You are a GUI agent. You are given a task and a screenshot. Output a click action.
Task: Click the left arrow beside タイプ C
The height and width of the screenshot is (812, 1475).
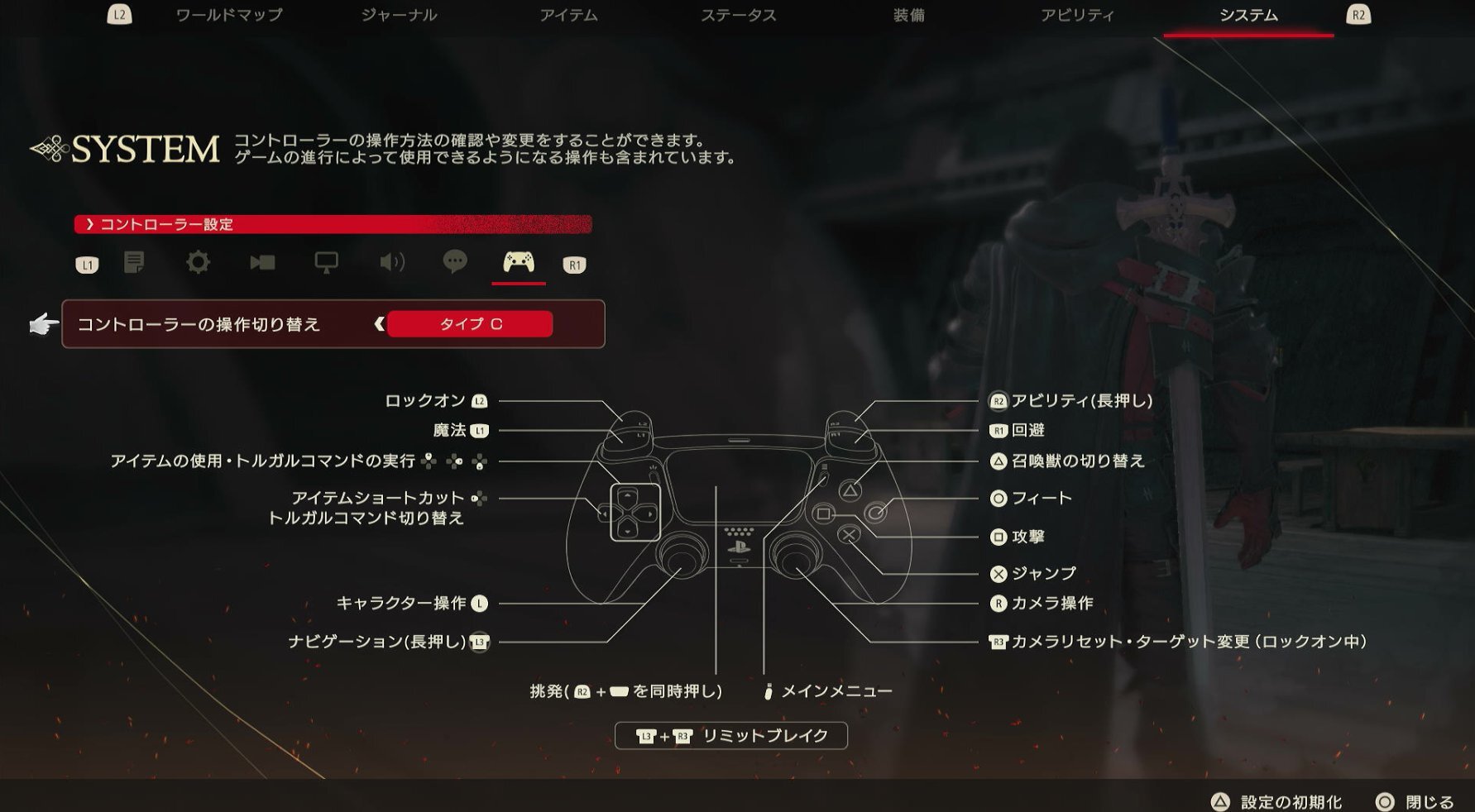[x=379, y=324]
